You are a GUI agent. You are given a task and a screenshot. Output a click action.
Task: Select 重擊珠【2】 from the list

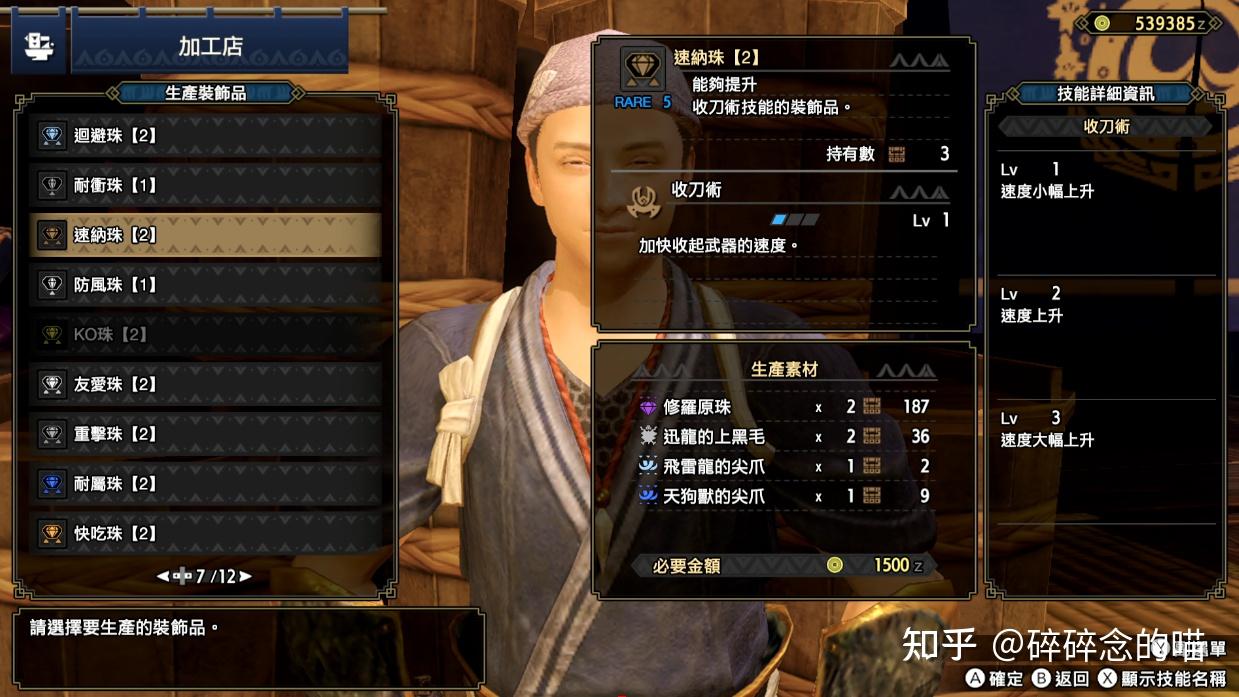(x=205, y=434)
